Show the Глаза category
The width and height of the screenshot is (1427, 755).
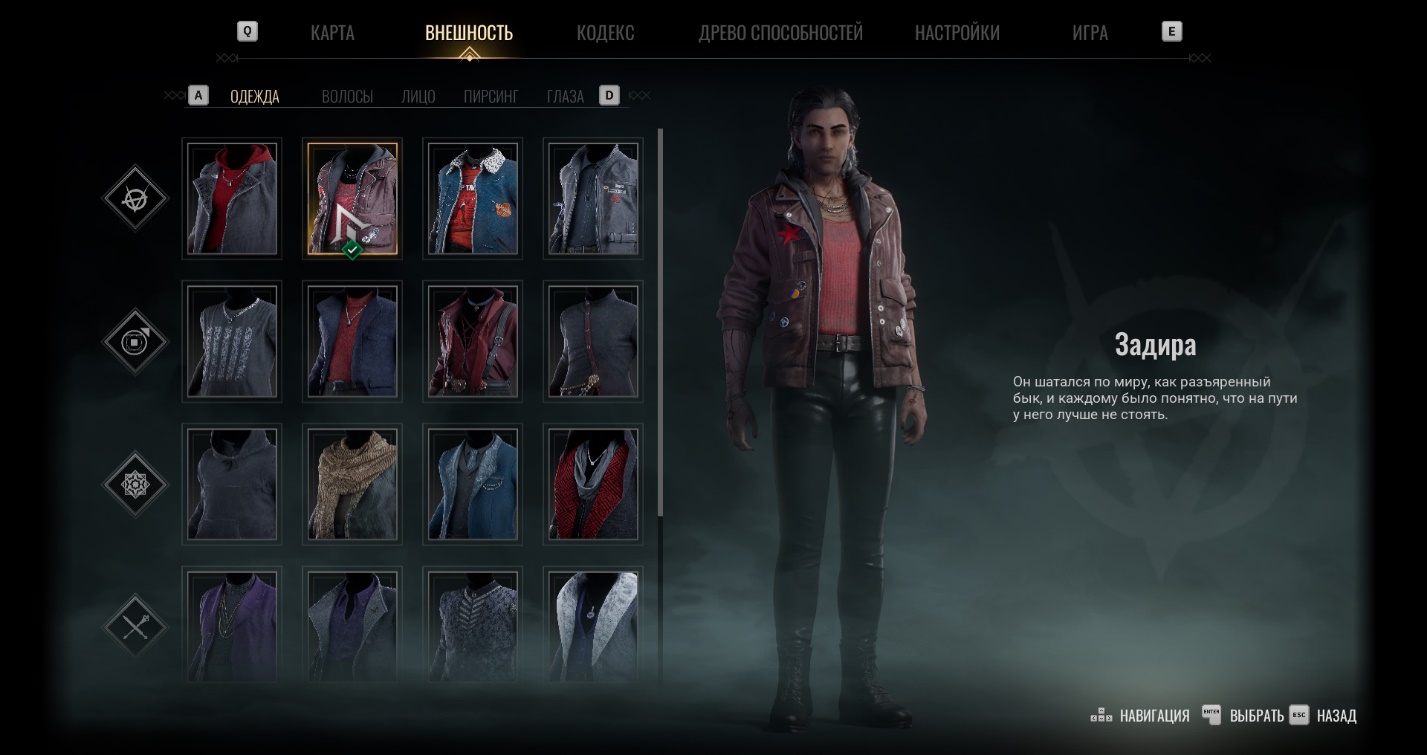tap(565, 97)
